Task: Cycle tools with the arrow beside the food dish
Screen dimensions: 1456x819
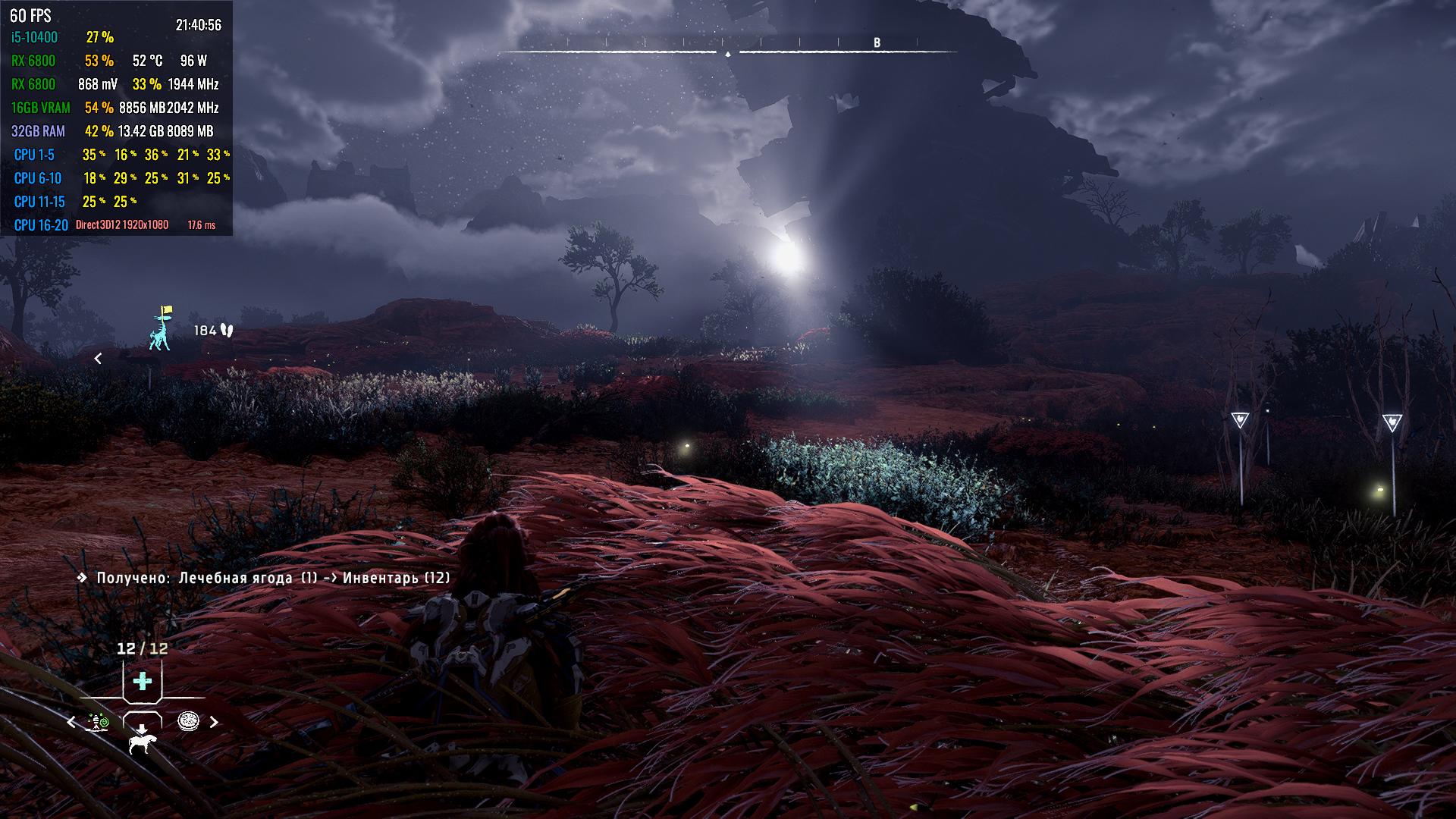Action: click(x=214, y=722)
